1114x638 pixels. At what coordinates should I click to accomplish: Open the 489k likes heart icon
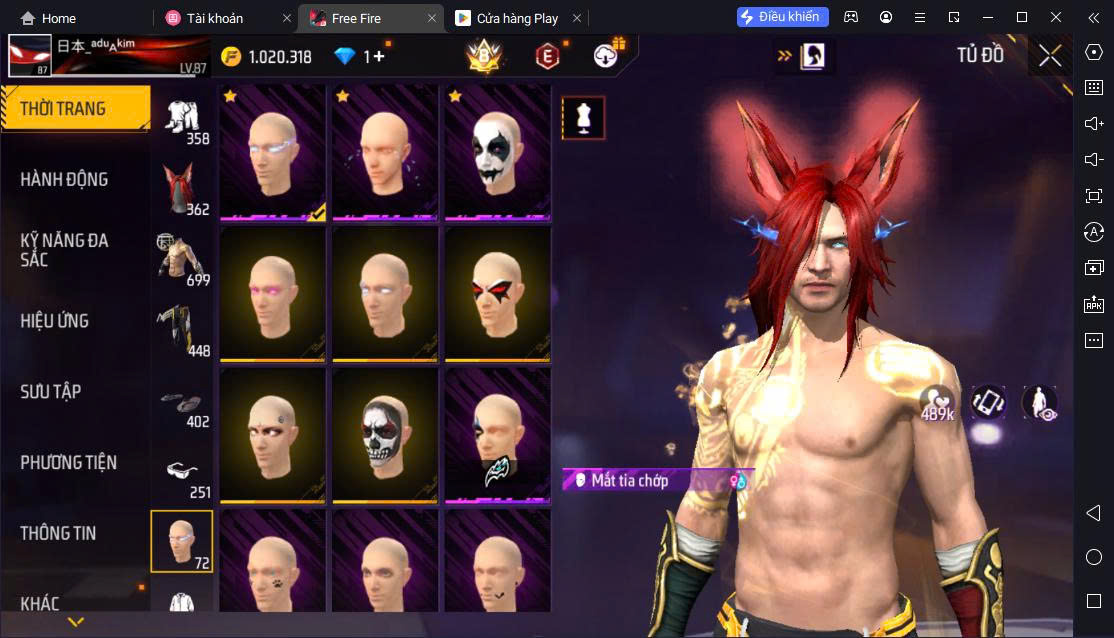coord(937,401)
